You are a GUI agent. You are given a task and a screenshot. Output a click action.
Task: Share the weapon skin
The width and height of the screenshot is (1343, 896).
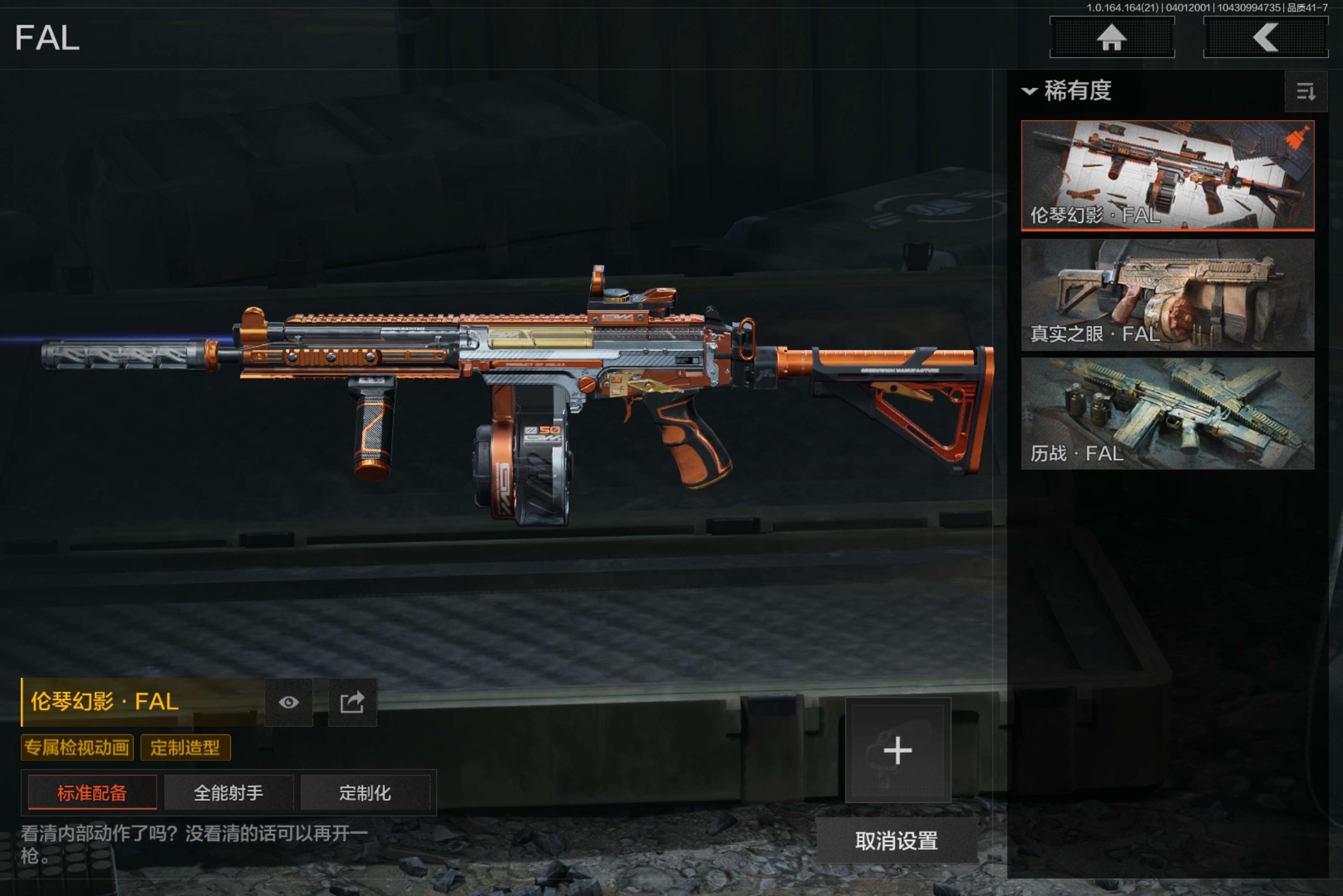pos(352,702)
